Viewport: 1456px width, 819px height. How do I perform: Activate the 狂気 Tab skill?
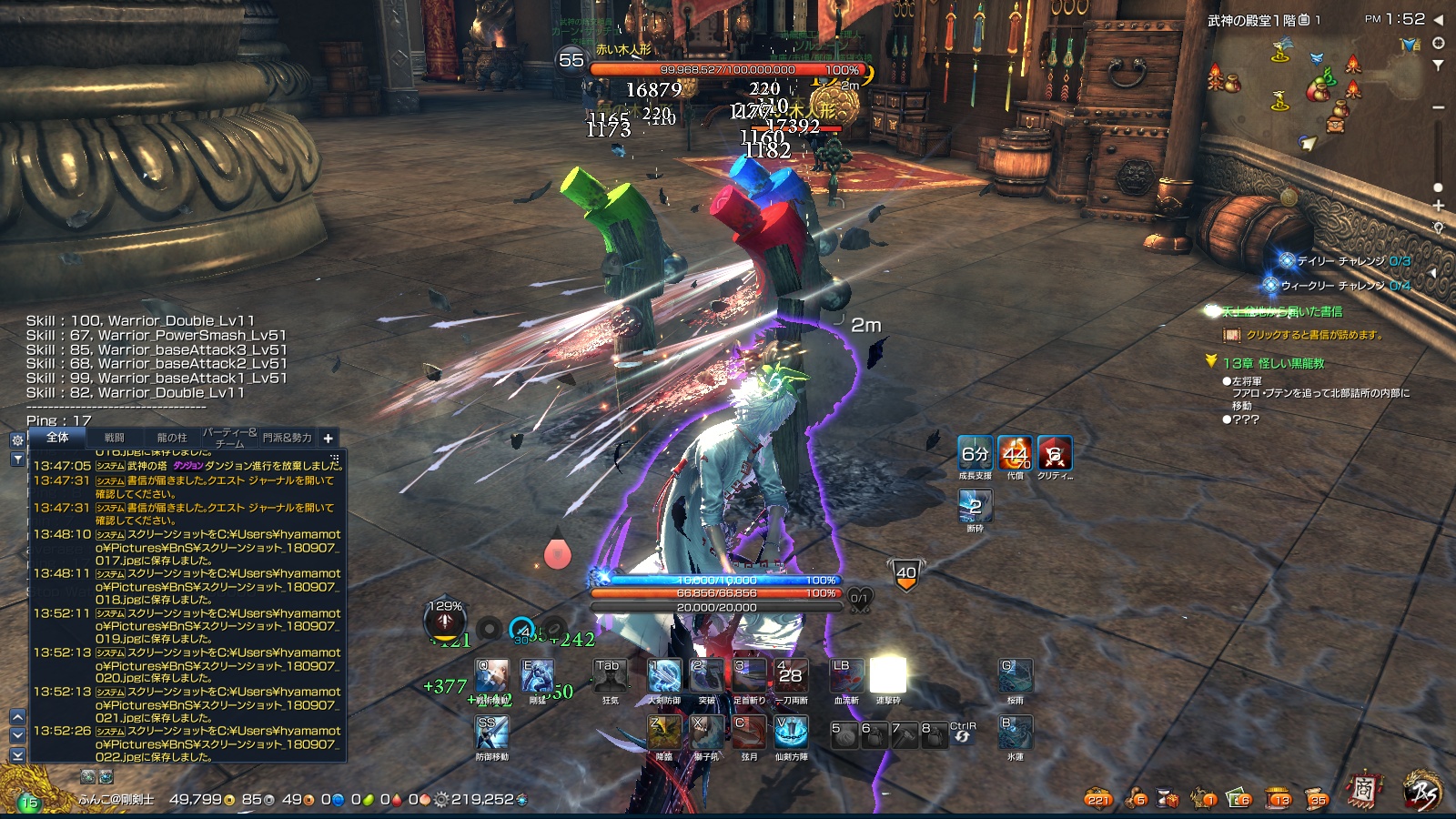click(609, 676)
